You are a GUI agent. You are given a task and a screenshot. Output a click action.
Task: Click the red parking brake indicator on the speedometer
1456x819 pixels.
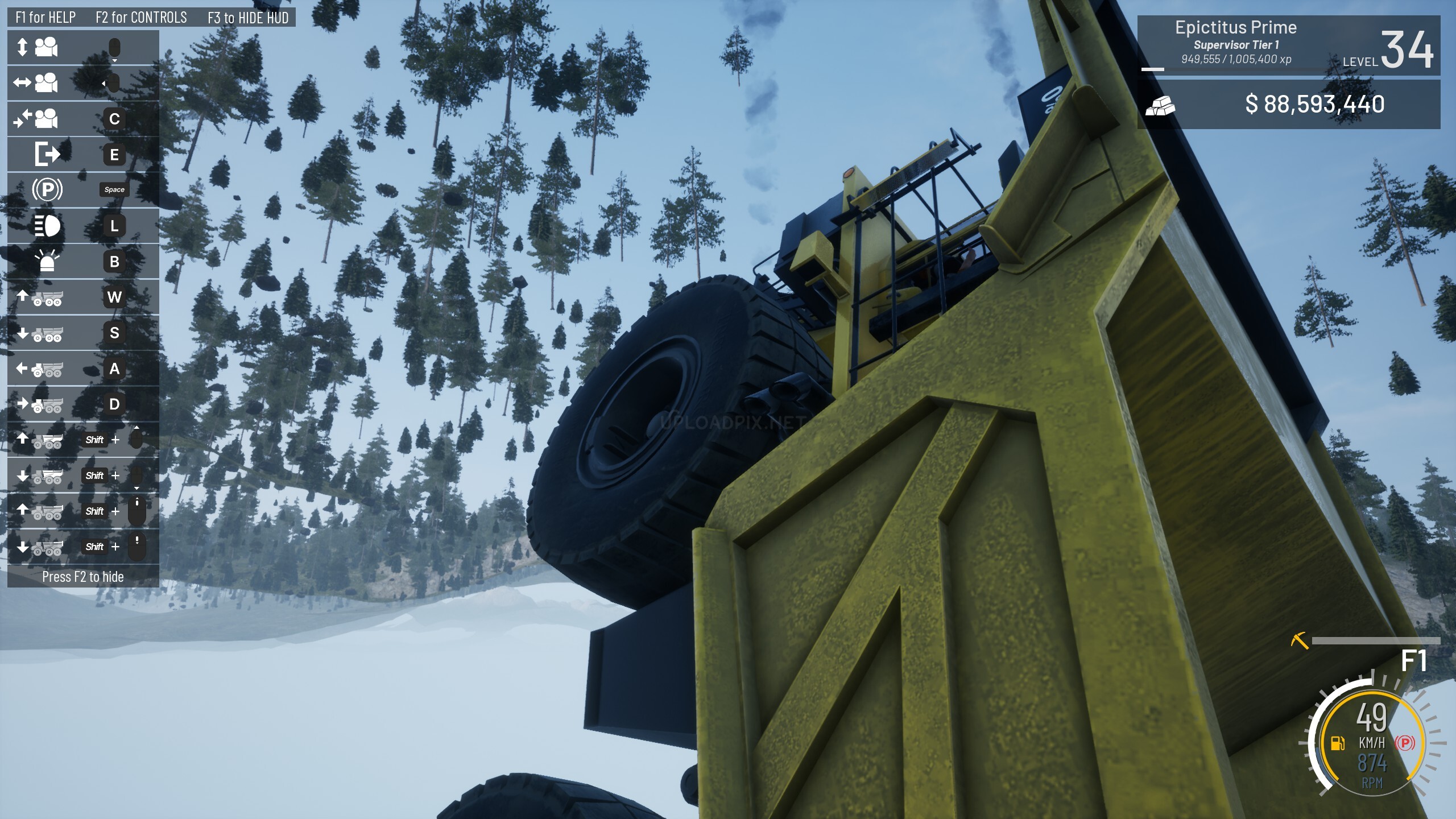click(1405, 743)
